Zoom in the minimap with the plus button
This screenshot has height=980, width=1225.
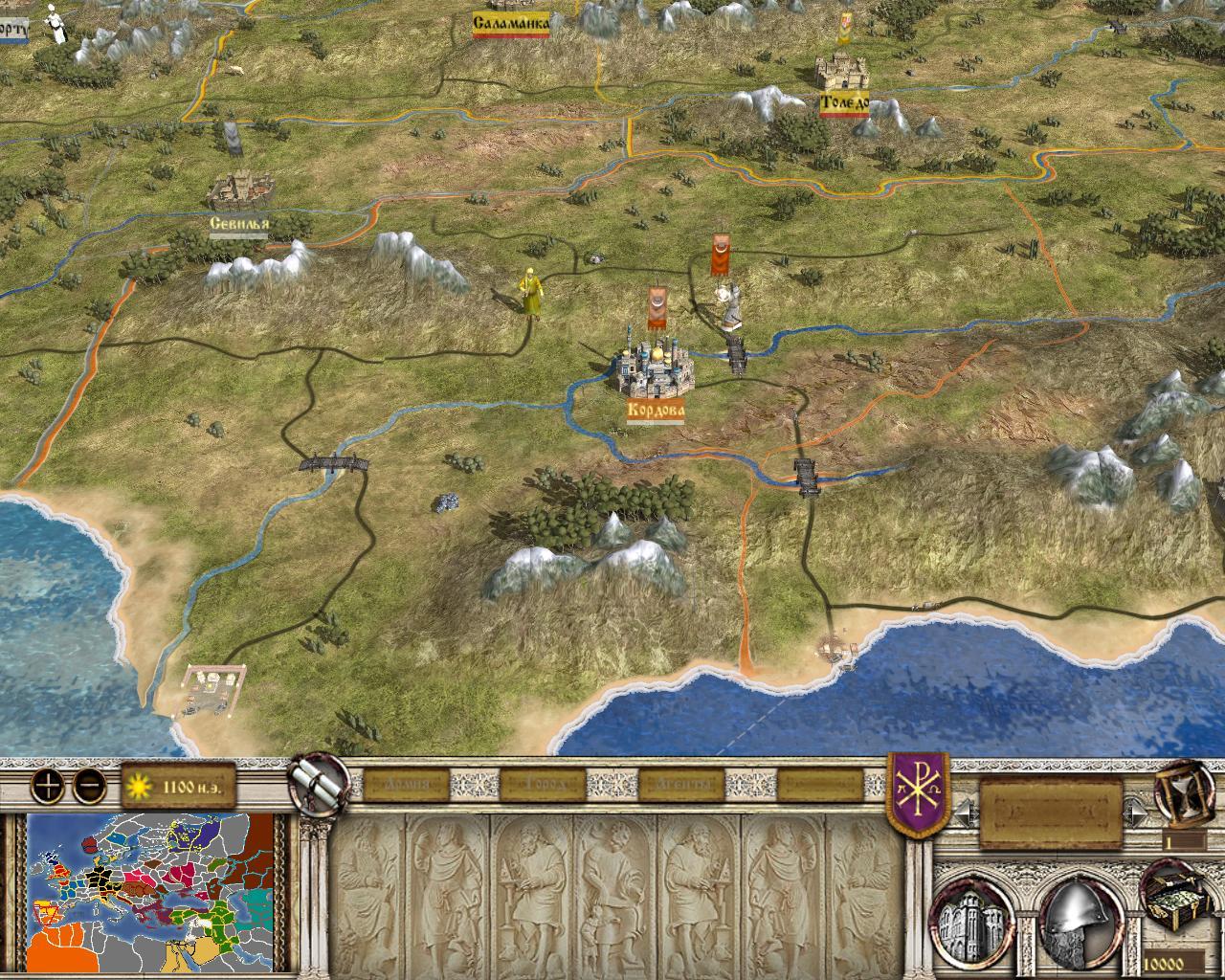coord(49,787)
